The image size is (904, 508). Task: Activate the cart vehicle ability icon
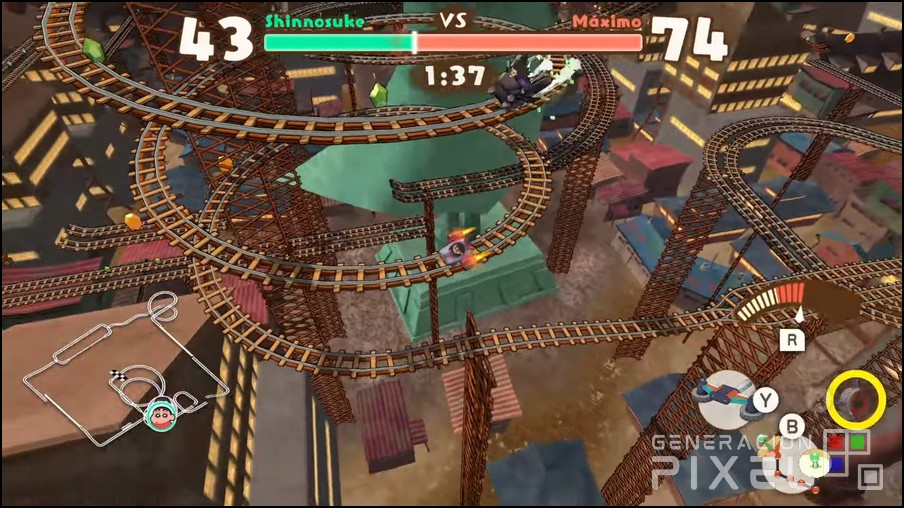click(x=726, y=399)
